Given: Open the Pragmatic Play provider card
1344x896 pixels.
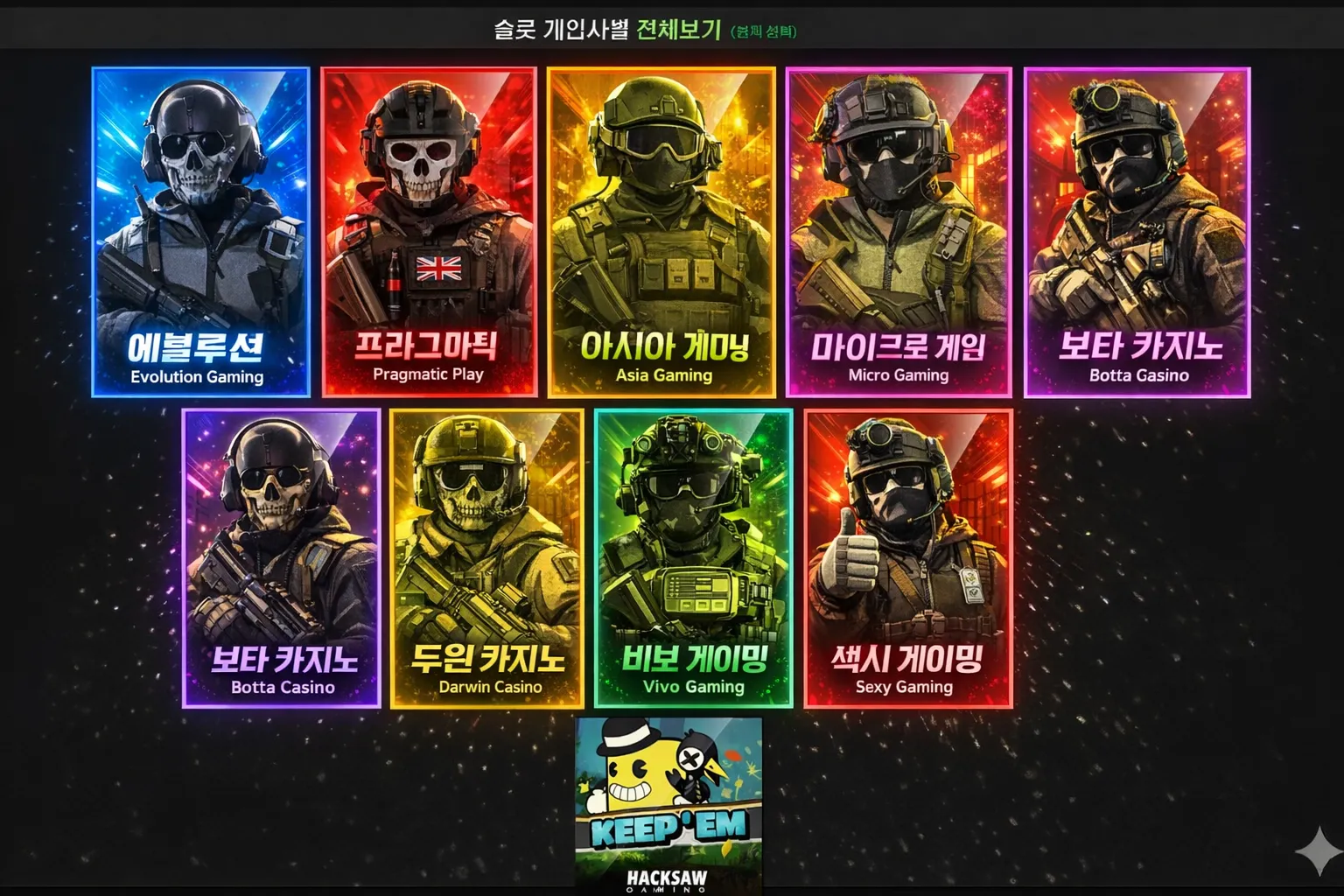Looking at the screenshot, I should (x=429, y=232).
